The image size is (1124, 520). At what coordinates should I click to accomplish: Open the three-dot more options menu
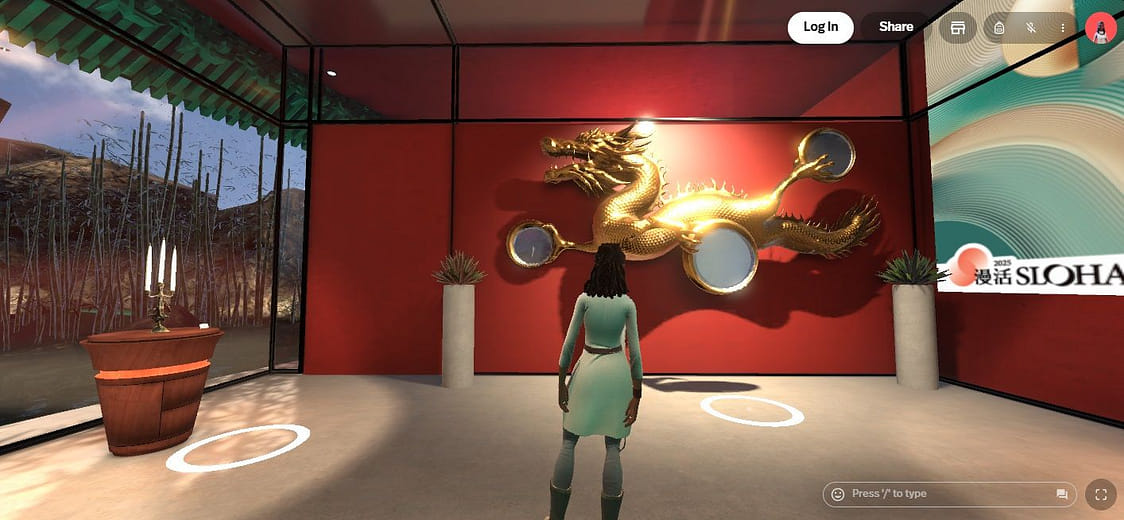1062,28
